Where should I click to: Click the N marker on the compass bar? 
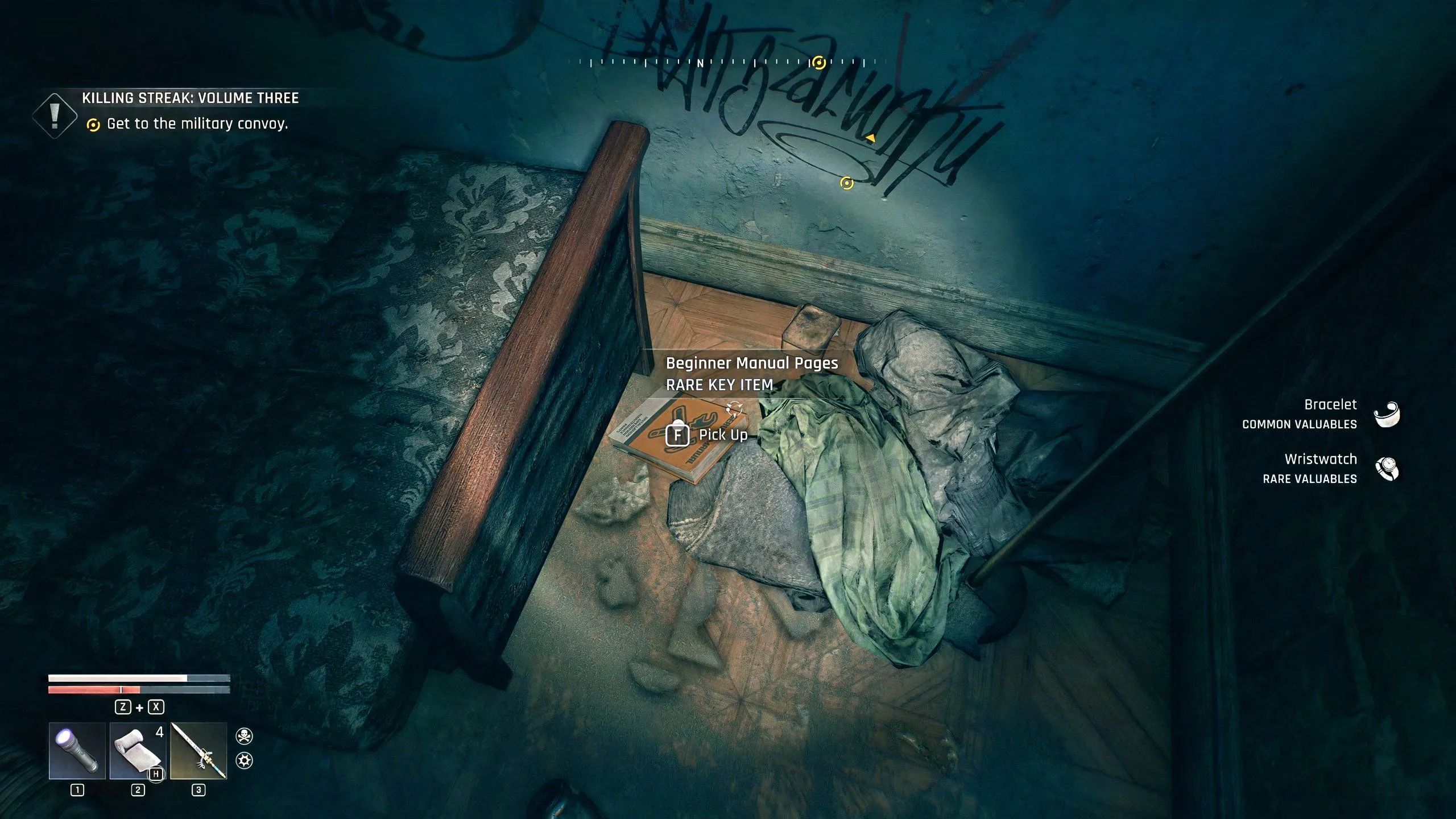701,64
